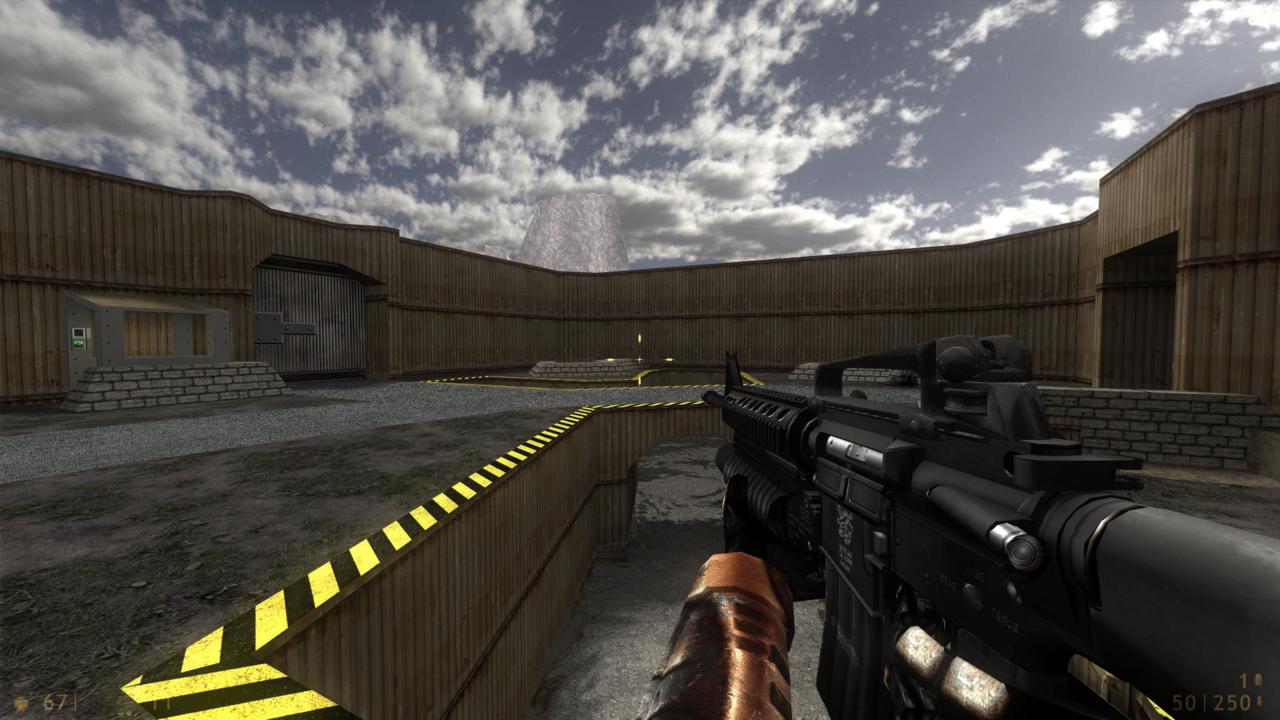Click the health cross icon
Viewport: 1280px width, 720px height.
[x=20, y=703]
